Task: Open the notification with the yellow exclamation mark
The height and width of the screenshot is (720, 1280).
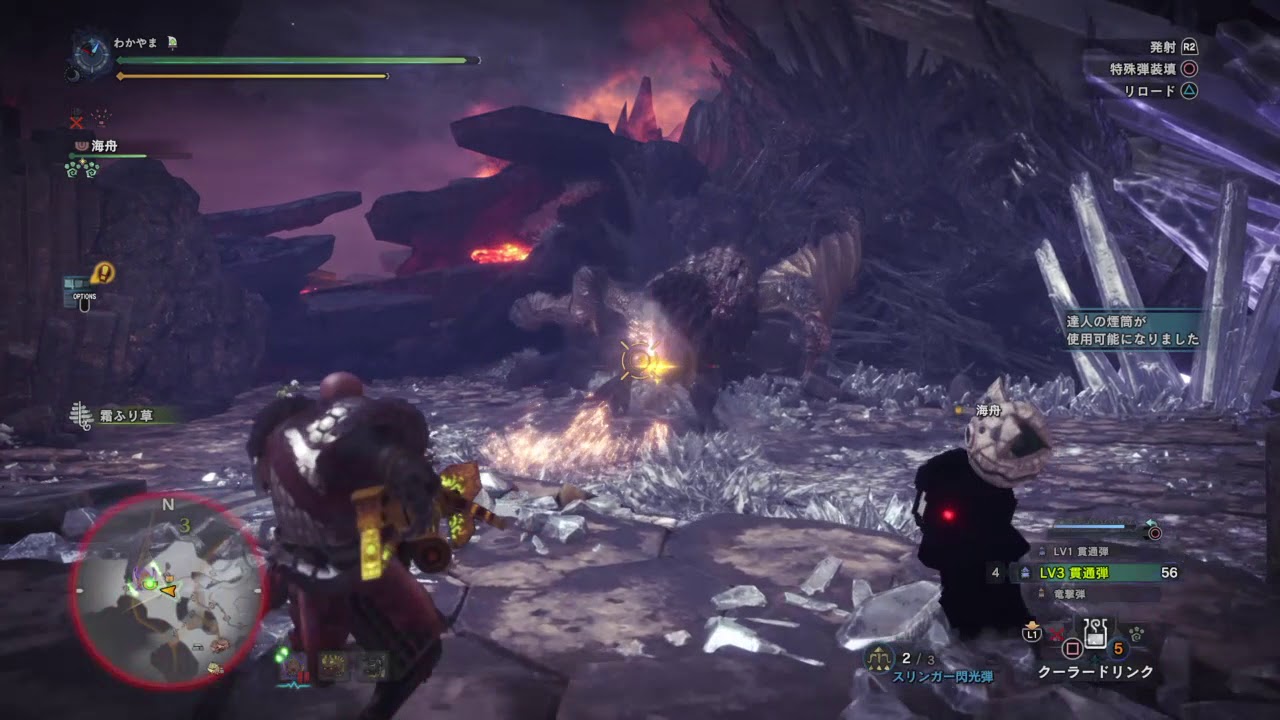Action: click(x=102, y=272)
